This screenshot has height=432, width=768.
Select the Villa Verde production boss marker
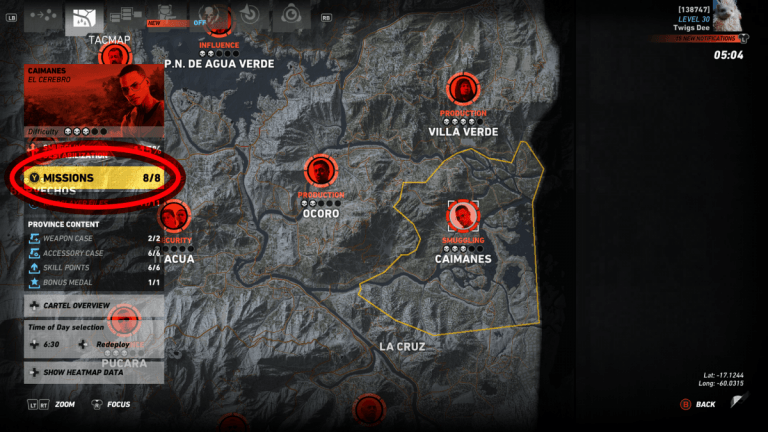click(462, 89)
